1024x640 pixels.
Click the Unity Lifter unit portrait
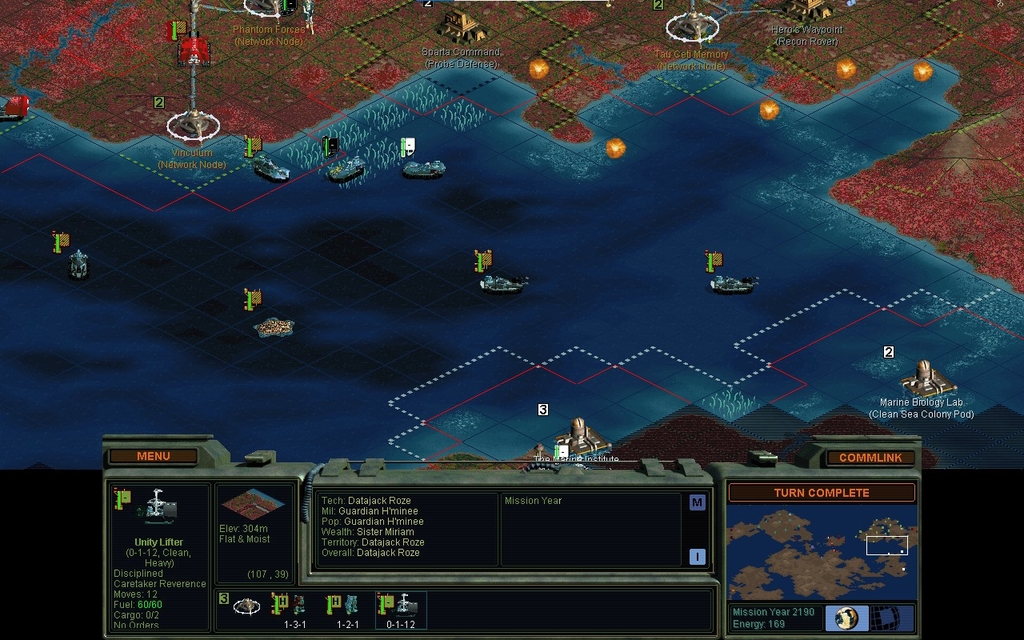[158, 508]
